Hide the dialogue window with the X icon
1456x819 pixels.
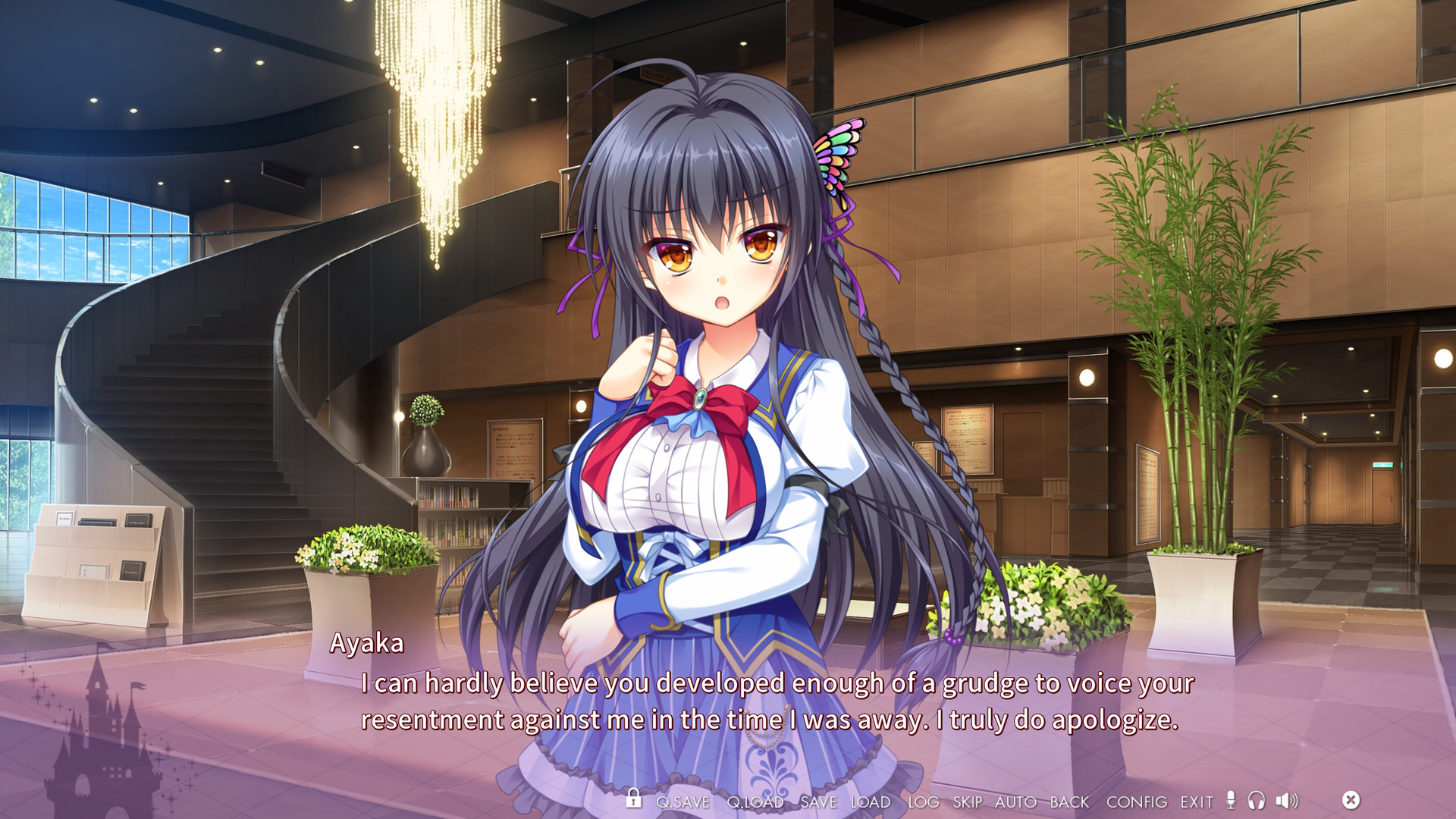(1351, 799)
